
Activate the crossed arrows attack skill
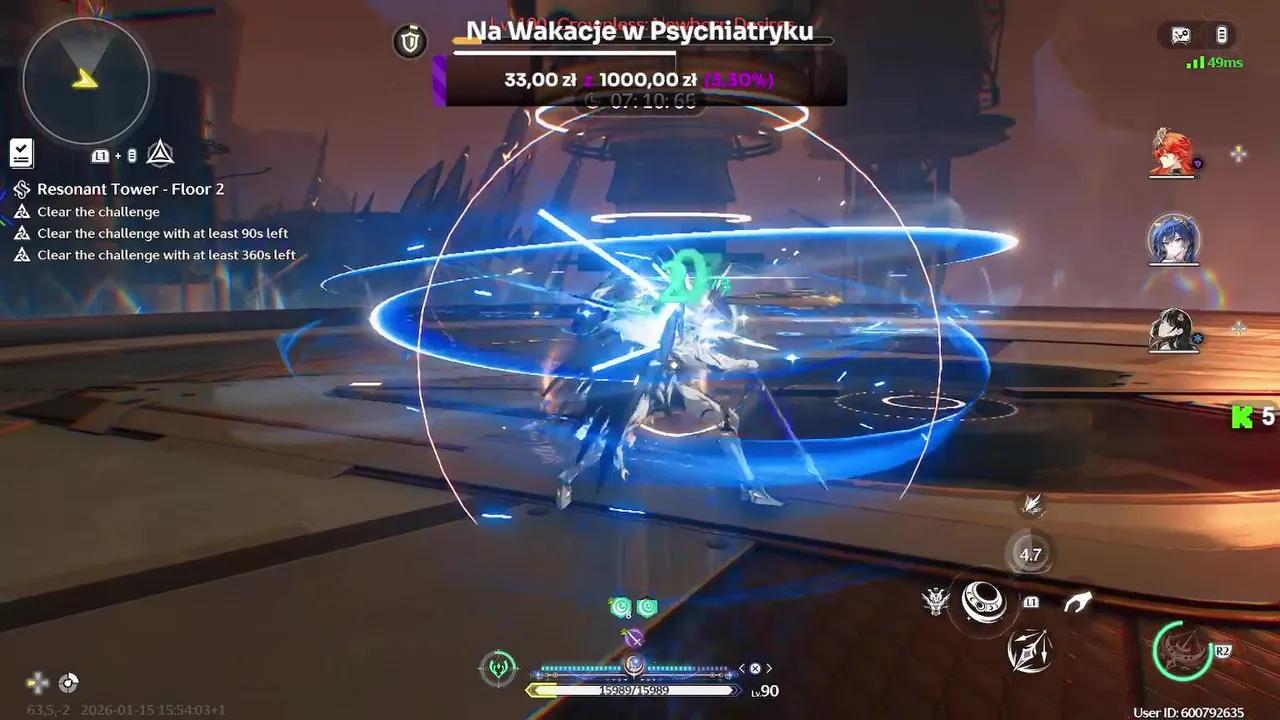(x=1029, y=652)
